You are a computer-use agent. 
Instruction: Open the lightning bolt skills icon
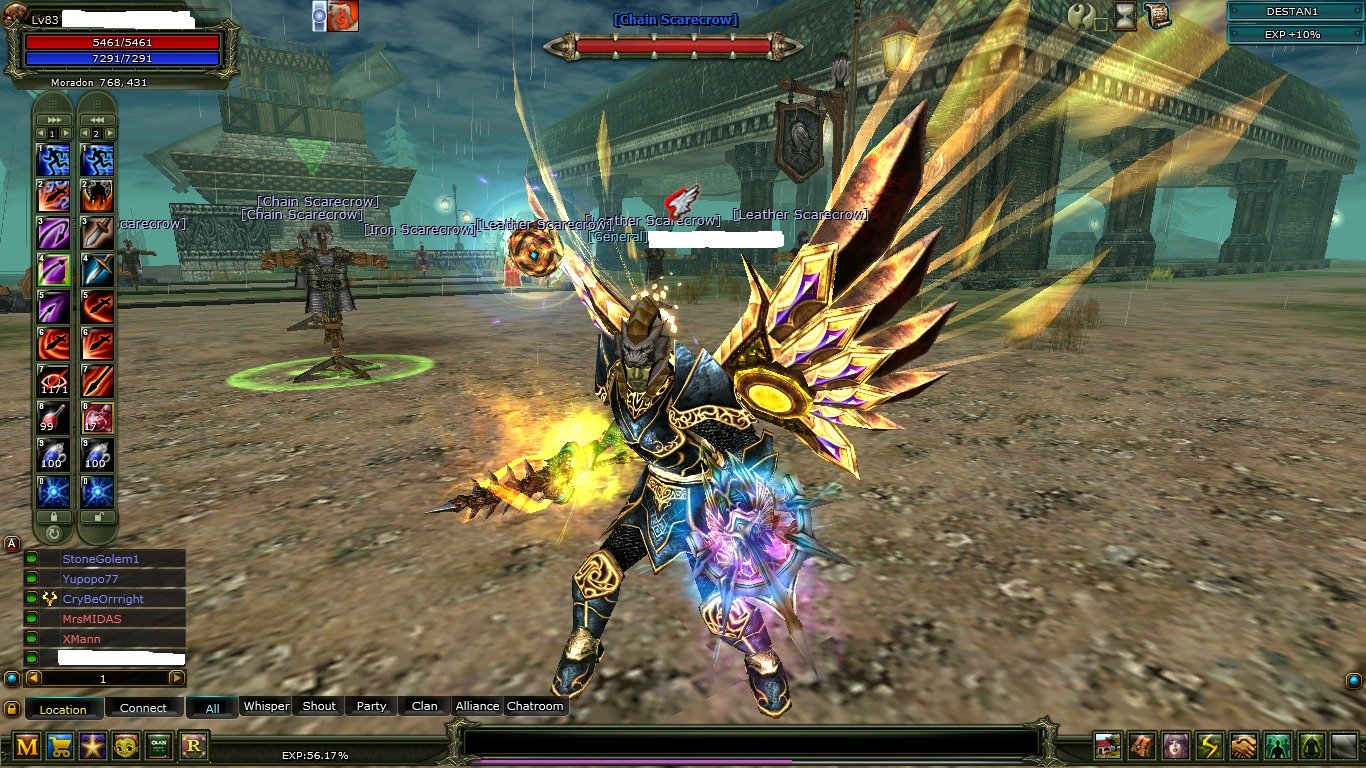pyautogui.click(x=1209, y=746)
